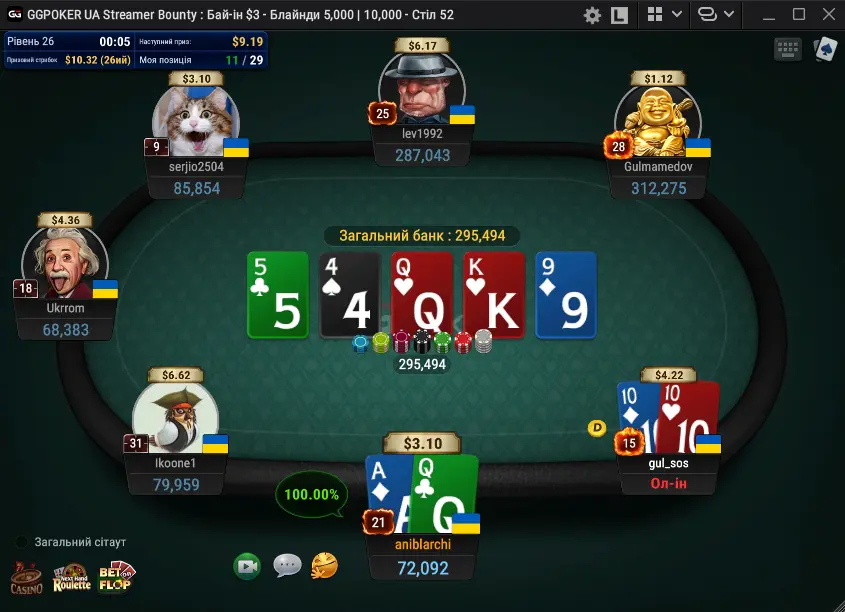Image resolution: width=845 pixels, height=612 pixels.
Task: Select player lev1992's avatar
Action: tap(420, 88)
